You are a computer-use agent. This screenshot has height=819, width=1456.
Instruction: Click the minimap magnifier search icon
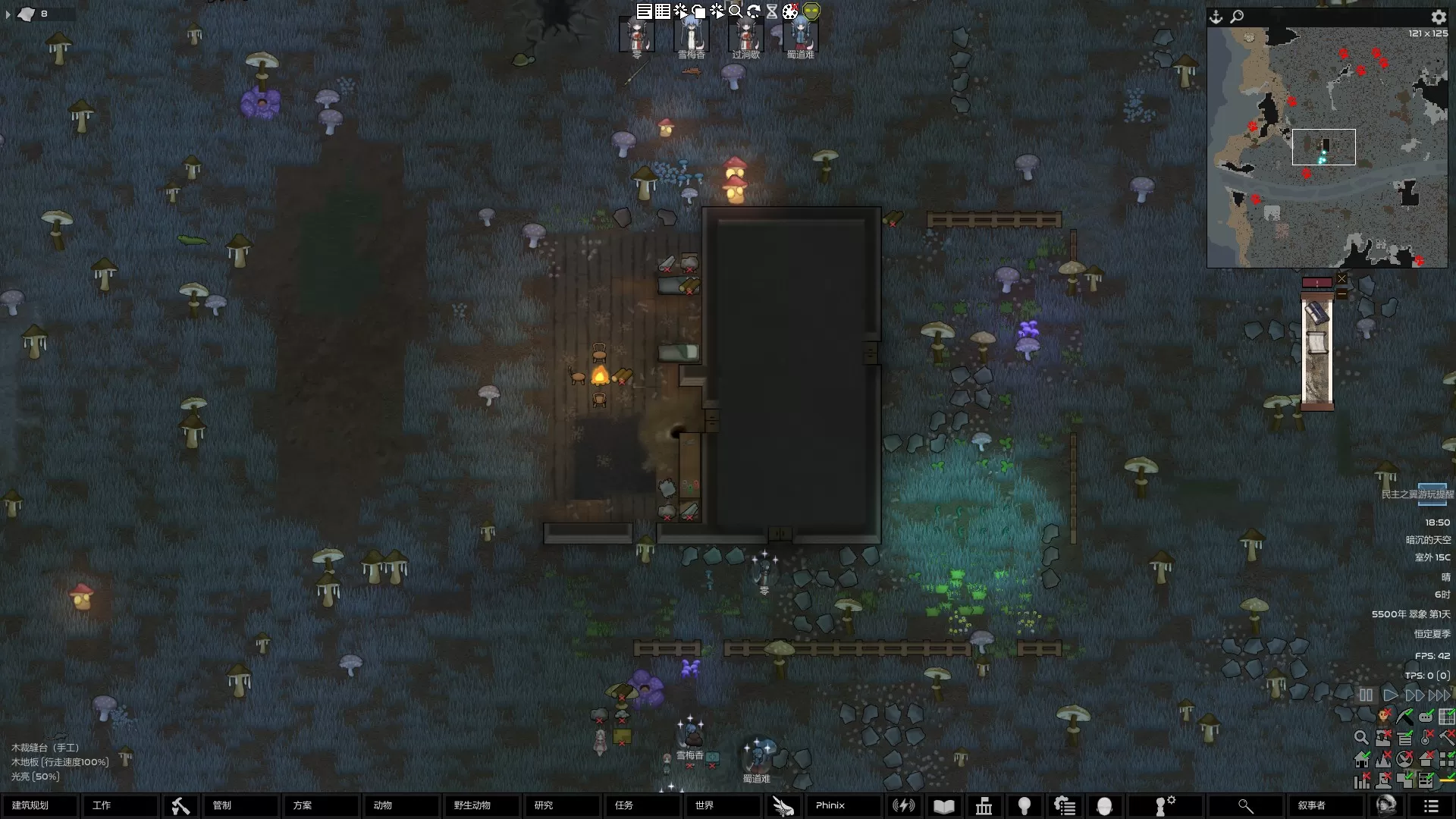[x=1237, y=17]
